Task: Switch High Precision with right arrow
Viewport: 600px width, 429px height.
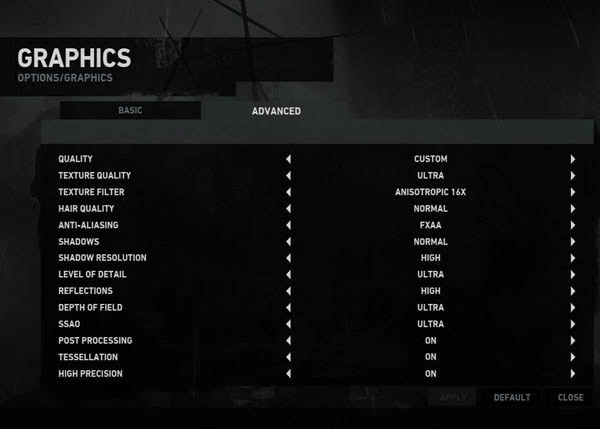Action: pos(573,374)
